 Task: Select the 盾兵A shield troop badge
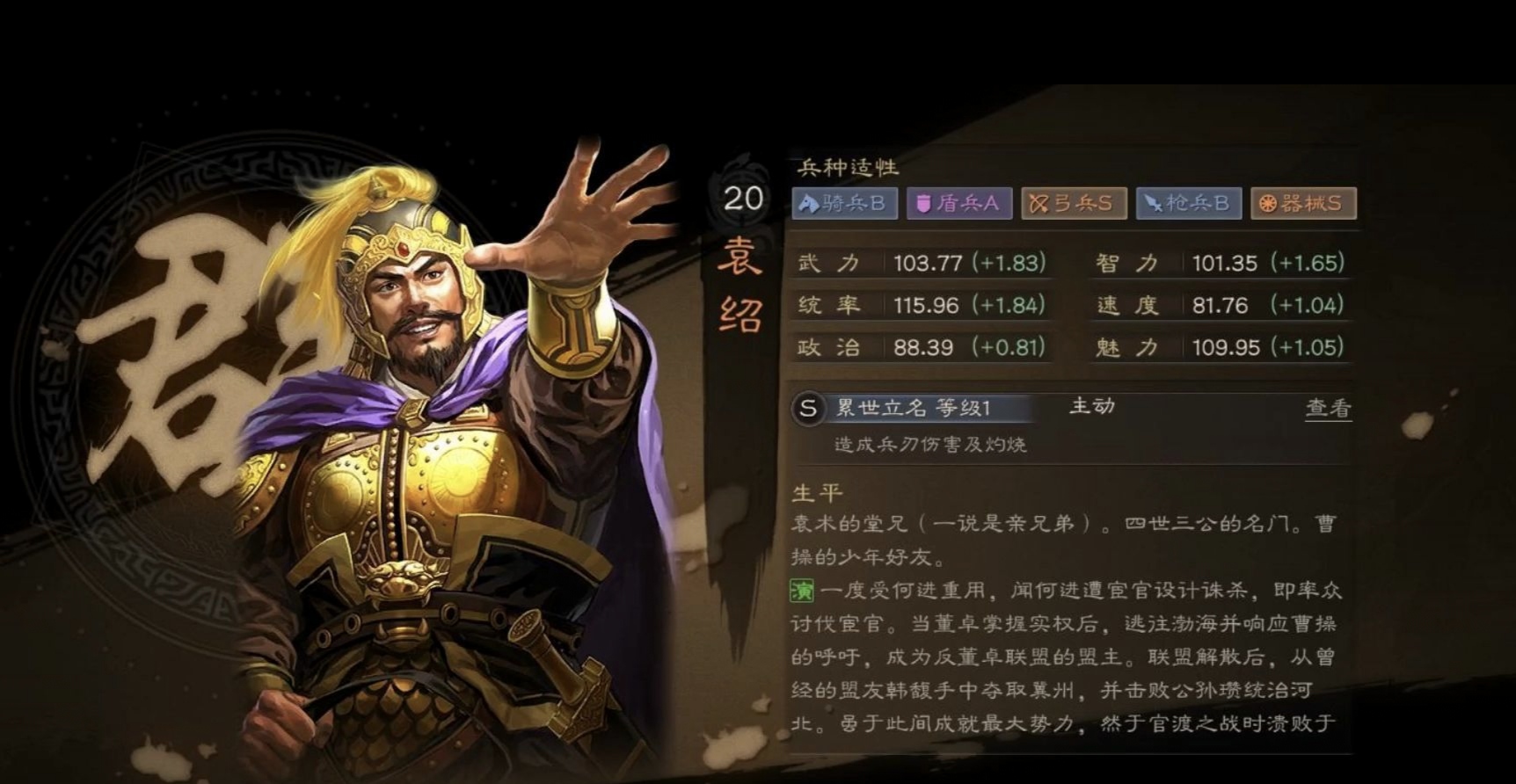pyautogui.click(x=960, y=203)
